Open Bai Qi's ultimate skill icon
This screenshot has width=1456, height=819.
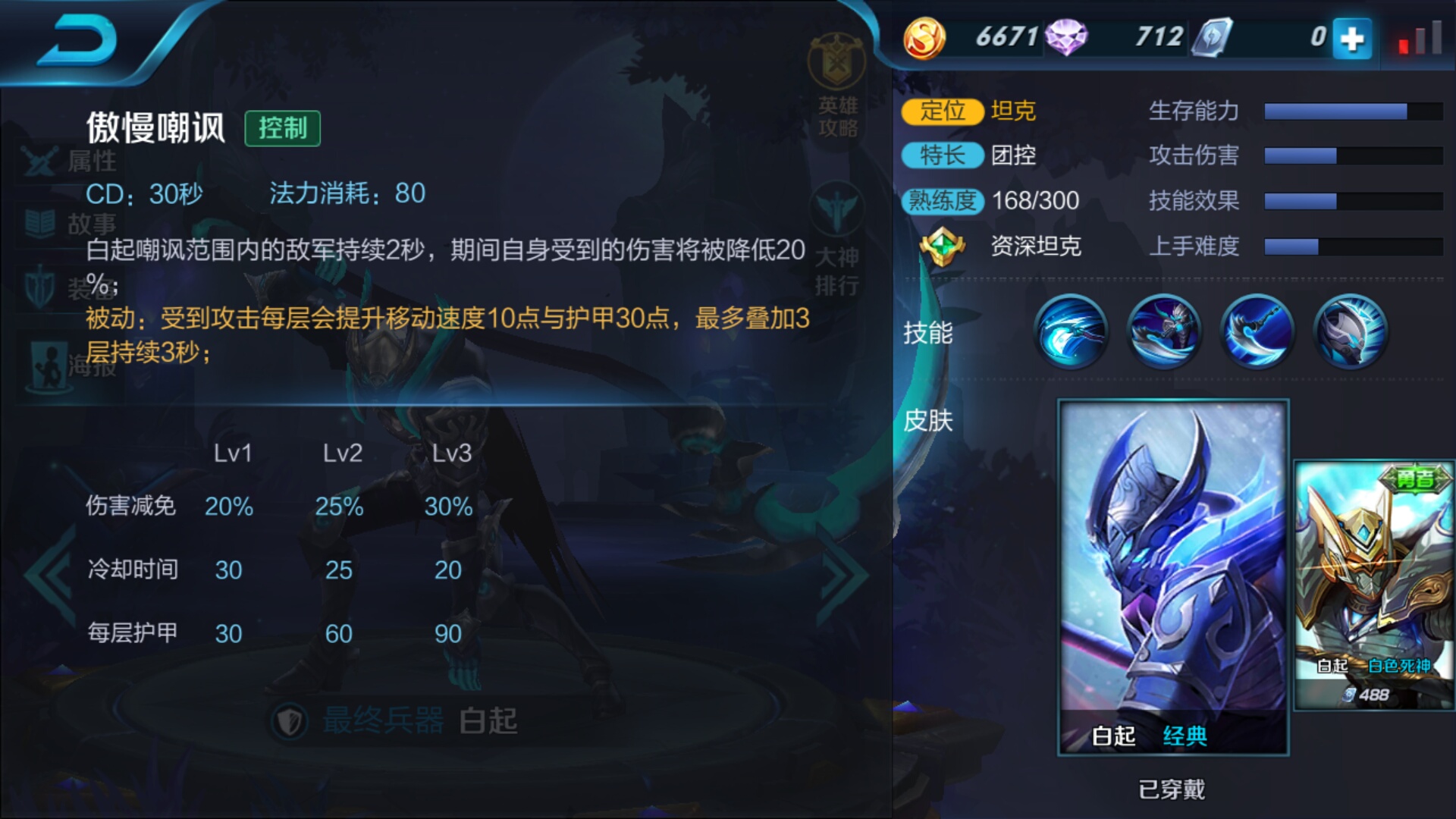pos(1350,332)
